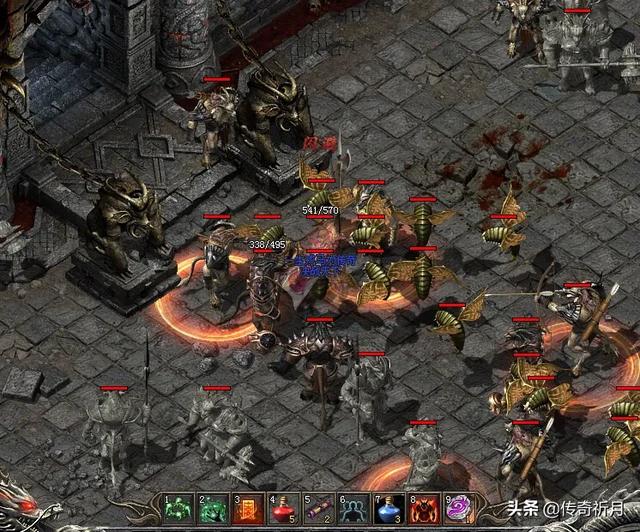The image size is (640, 532).
Task: Activate the group silhouettes skill in slot 6
Action: (x=353, y=509)
